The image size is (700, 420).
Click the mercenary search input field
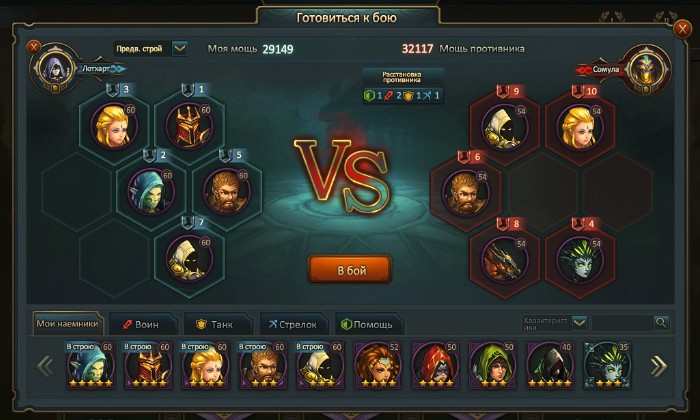click(x=621, y=322)
